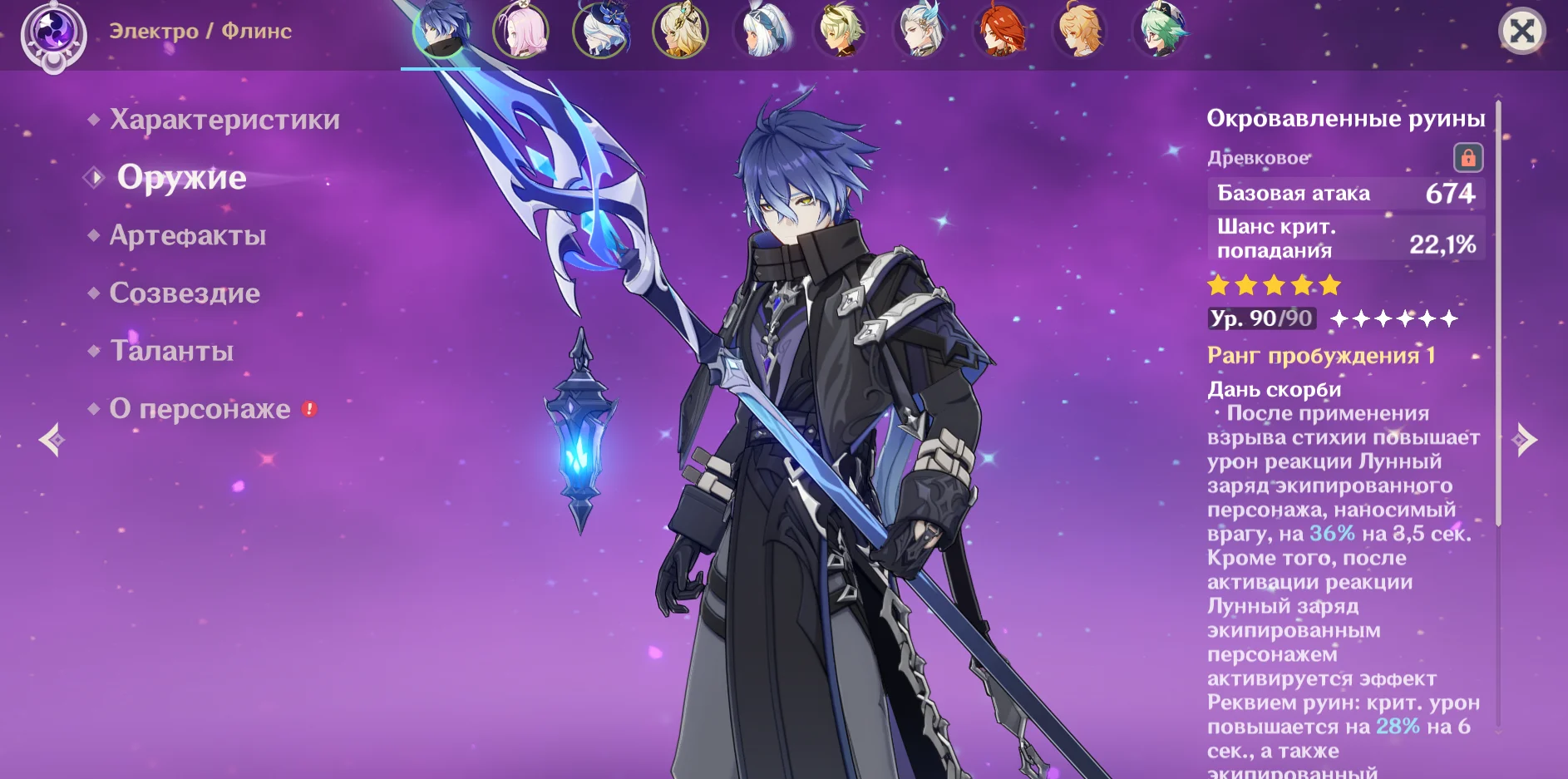The height and width of the screenshot is (779, 1568).
Task: Open the Созвездие section
Action: (x=185, y=293)
